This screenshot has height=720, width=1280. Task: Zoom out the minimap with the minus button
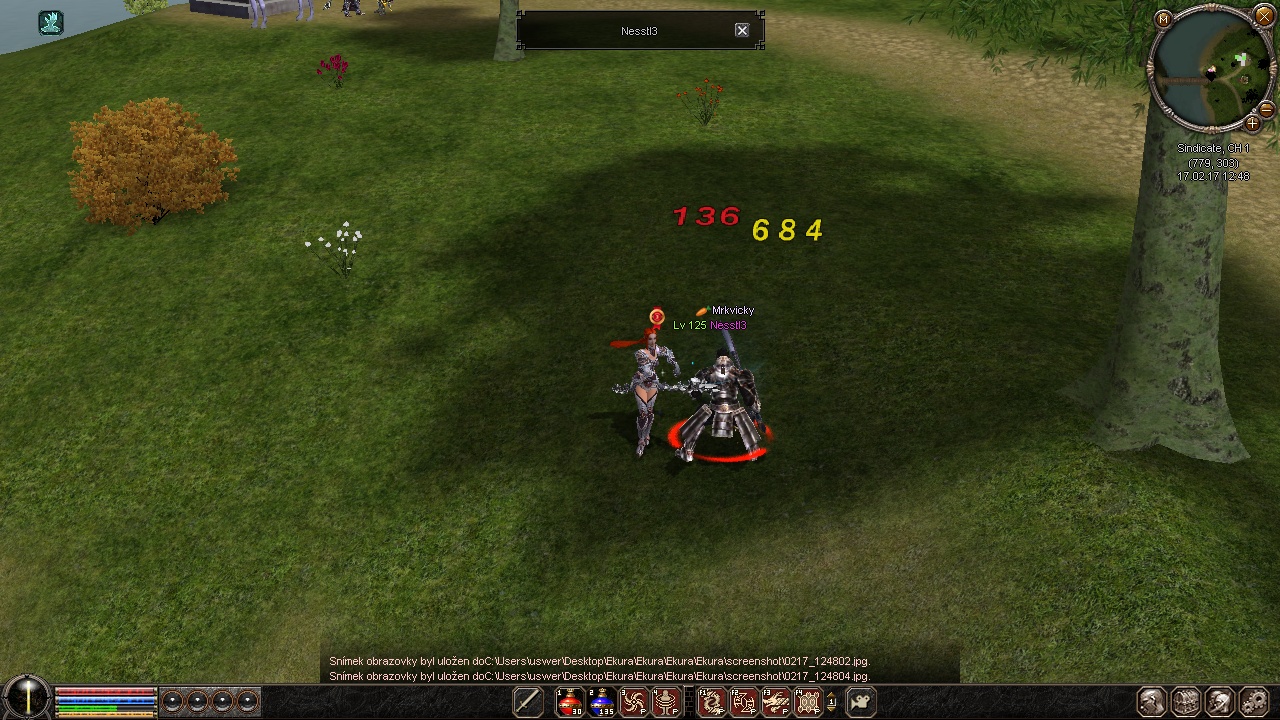1266,108
